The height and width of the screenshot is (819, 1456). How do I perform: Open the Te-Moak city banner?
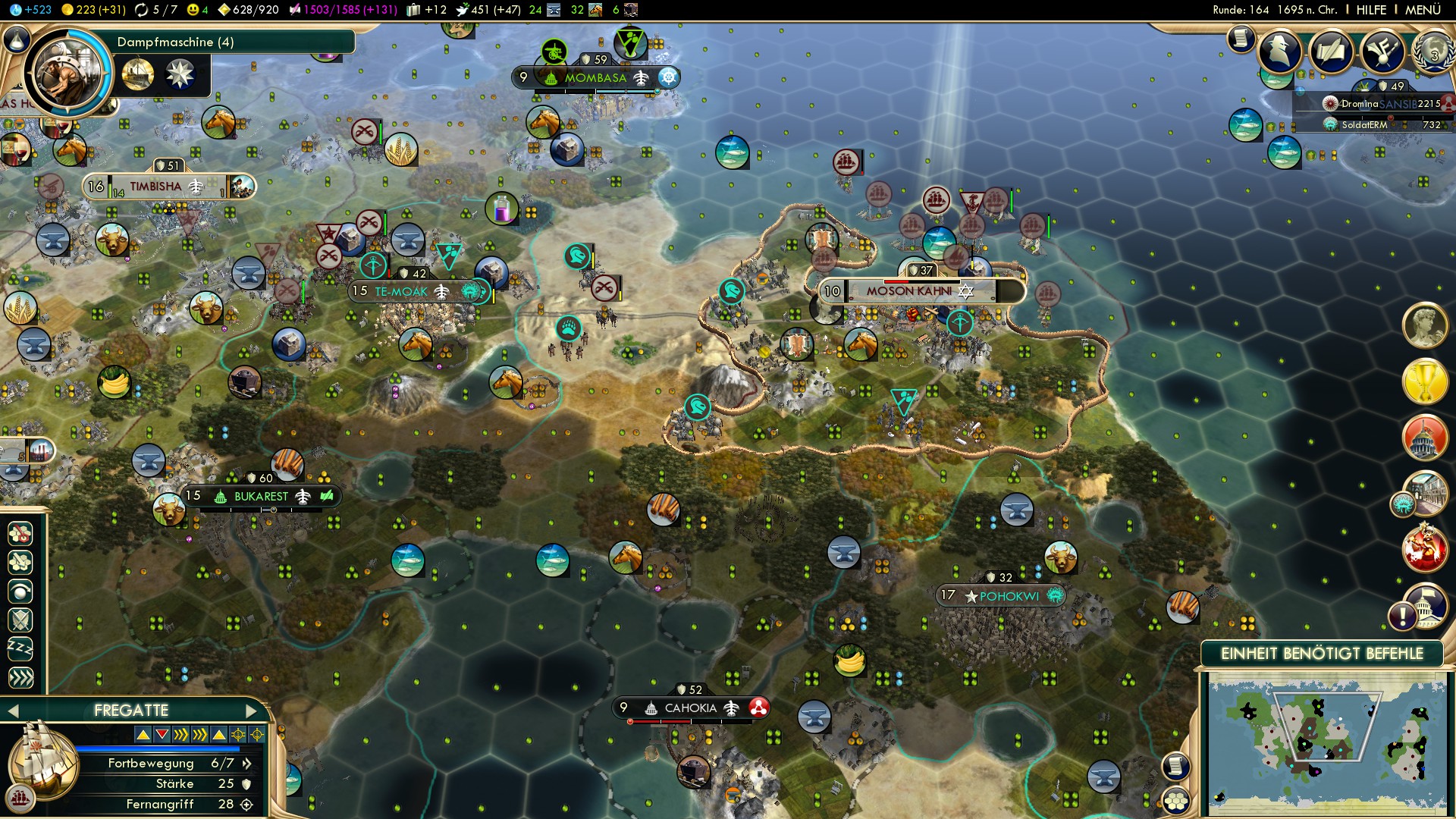click(x=402, y=292)
